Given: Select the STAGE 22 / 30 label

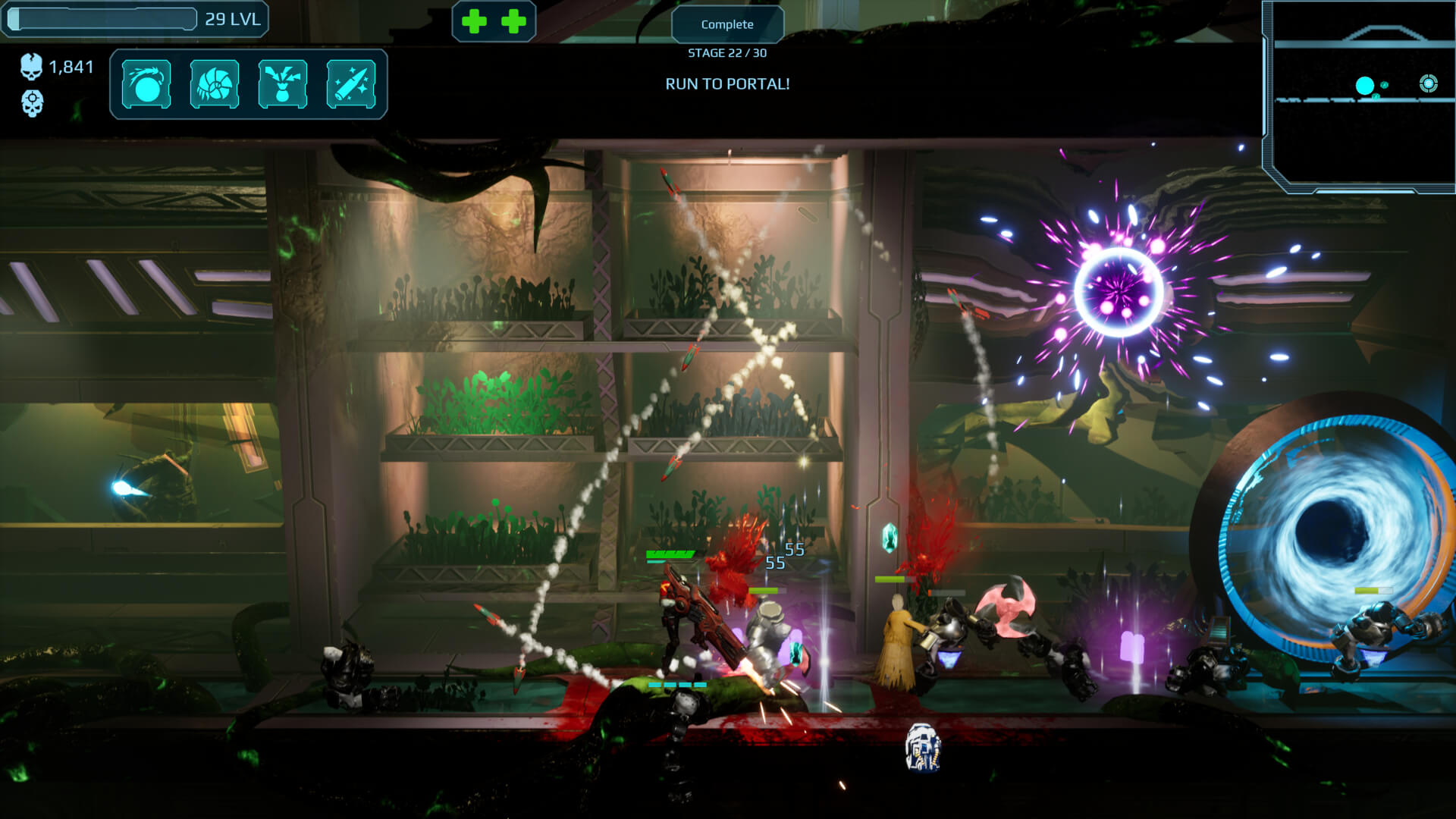Looking at the screenshot, I should 726,54.
